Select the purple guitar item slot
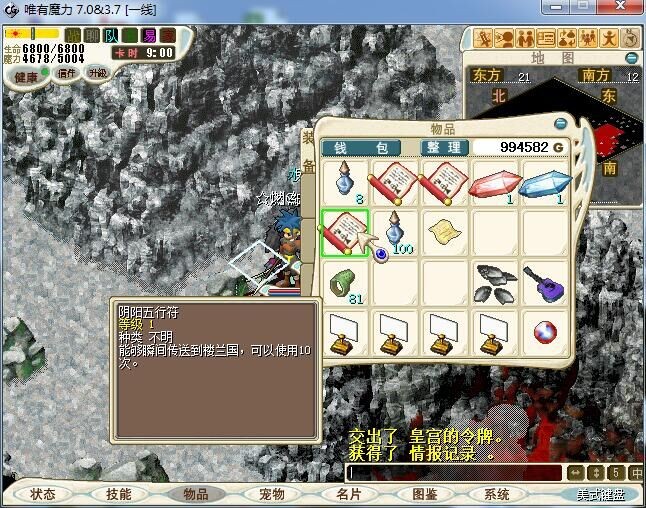The width and height of the screenshot is (646, 508). tap(545, 282)
